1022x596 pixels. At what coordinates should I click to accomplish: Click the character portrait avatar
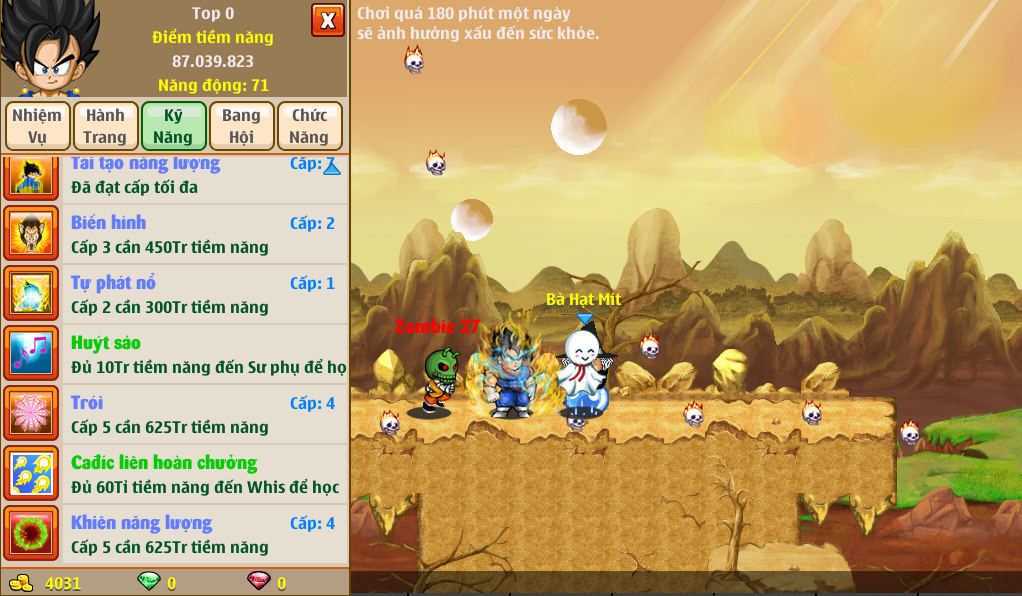coord(50,48)
